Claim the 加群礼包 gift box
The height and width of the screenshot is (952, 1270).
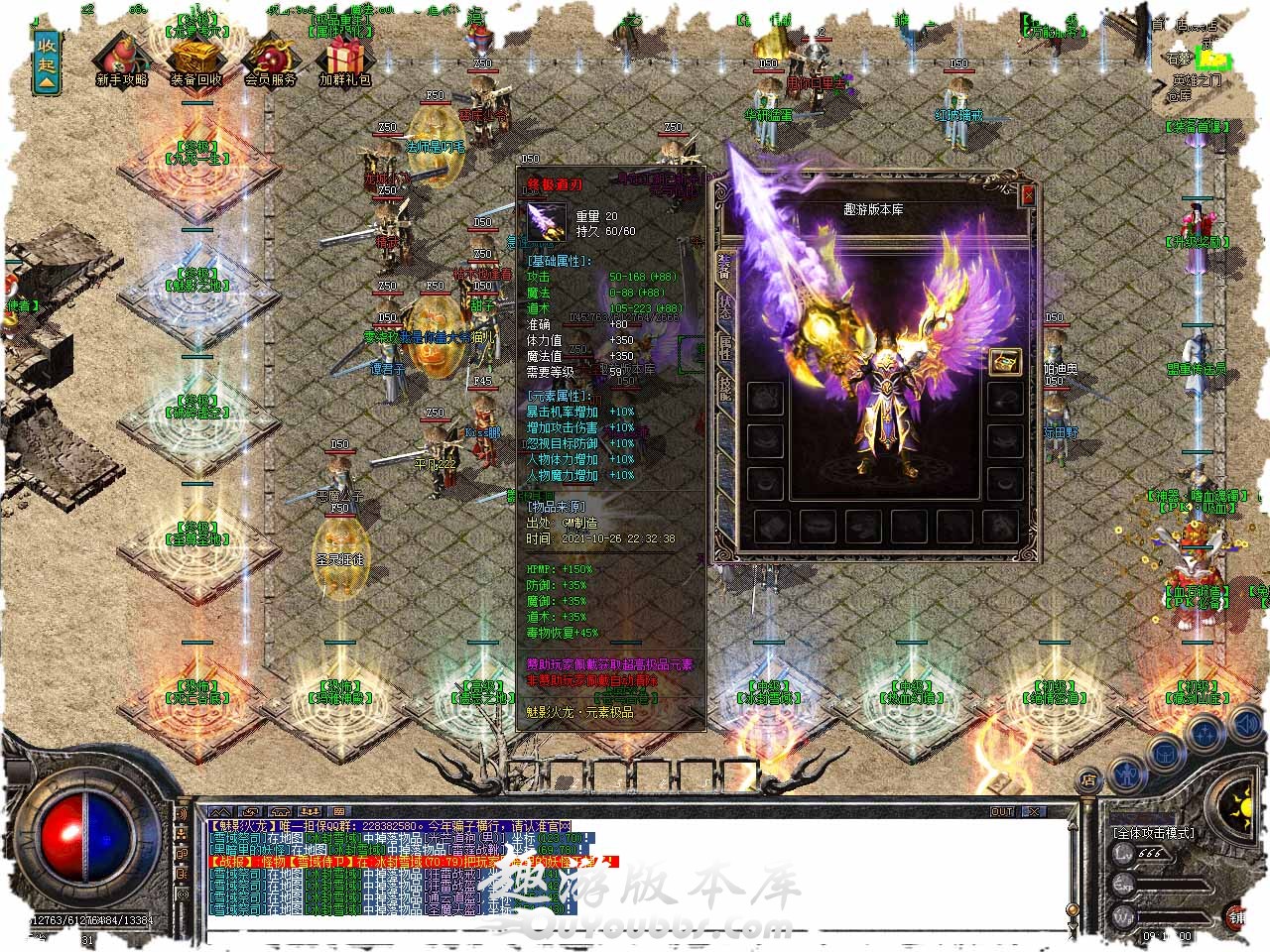coord(344,59)
